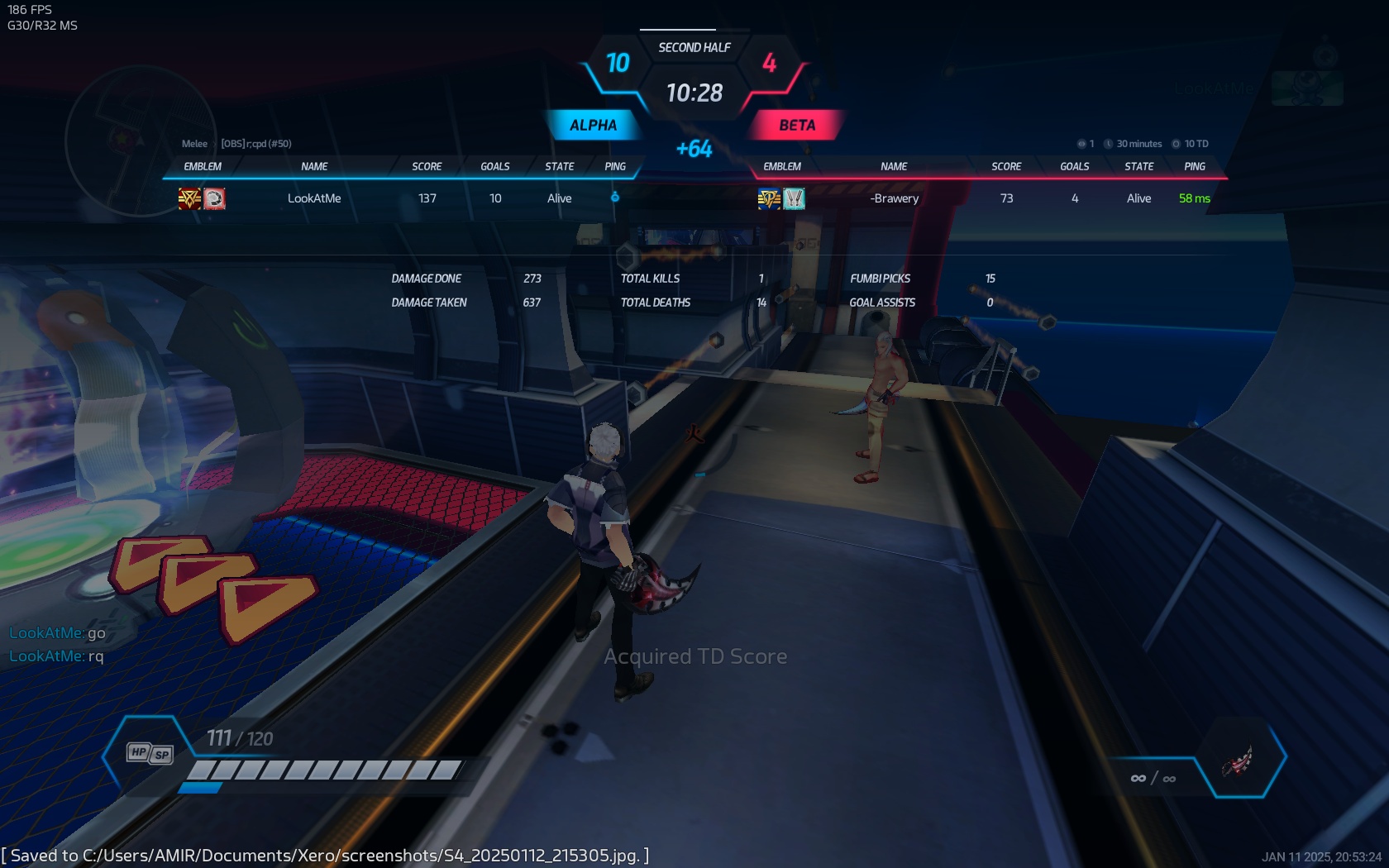The image size is (1389, 868).
Task: Click the LookAtMe player card thumbnail
Action: (1306, 88)
